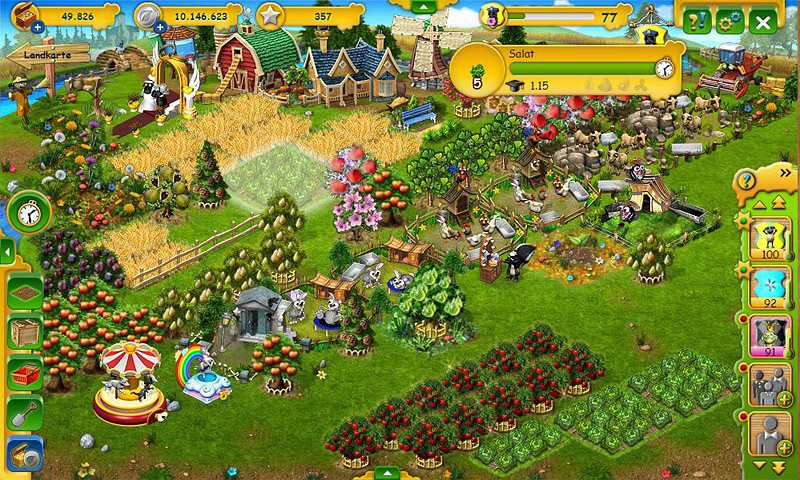This screenshot has width=800, height=480.
Task: Select the friend with level 91
Action: click(770, 337)
